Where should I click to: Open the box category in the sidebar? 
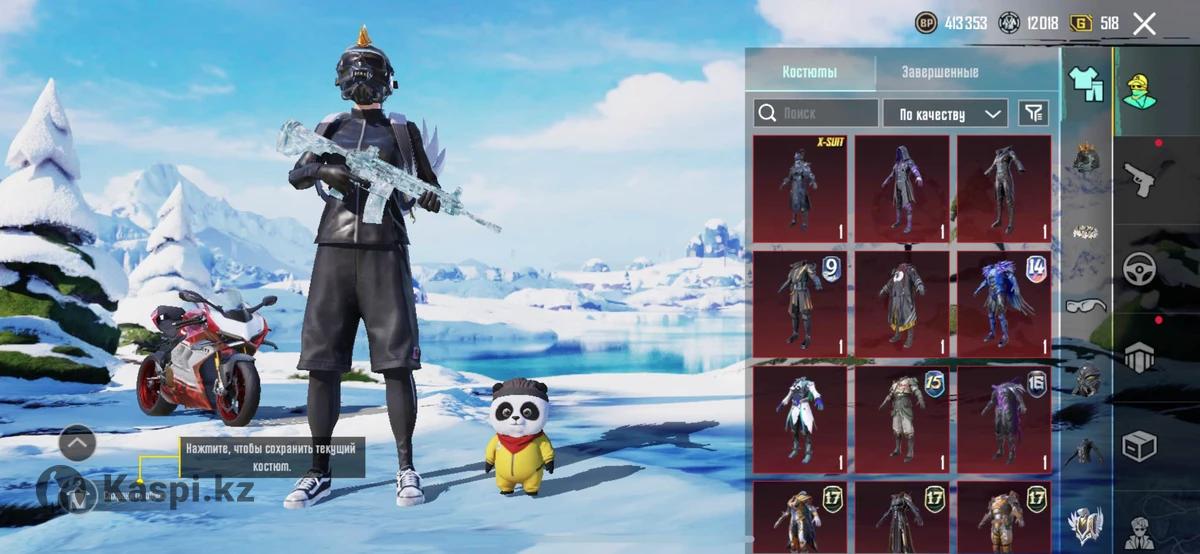pos(1138,446)
